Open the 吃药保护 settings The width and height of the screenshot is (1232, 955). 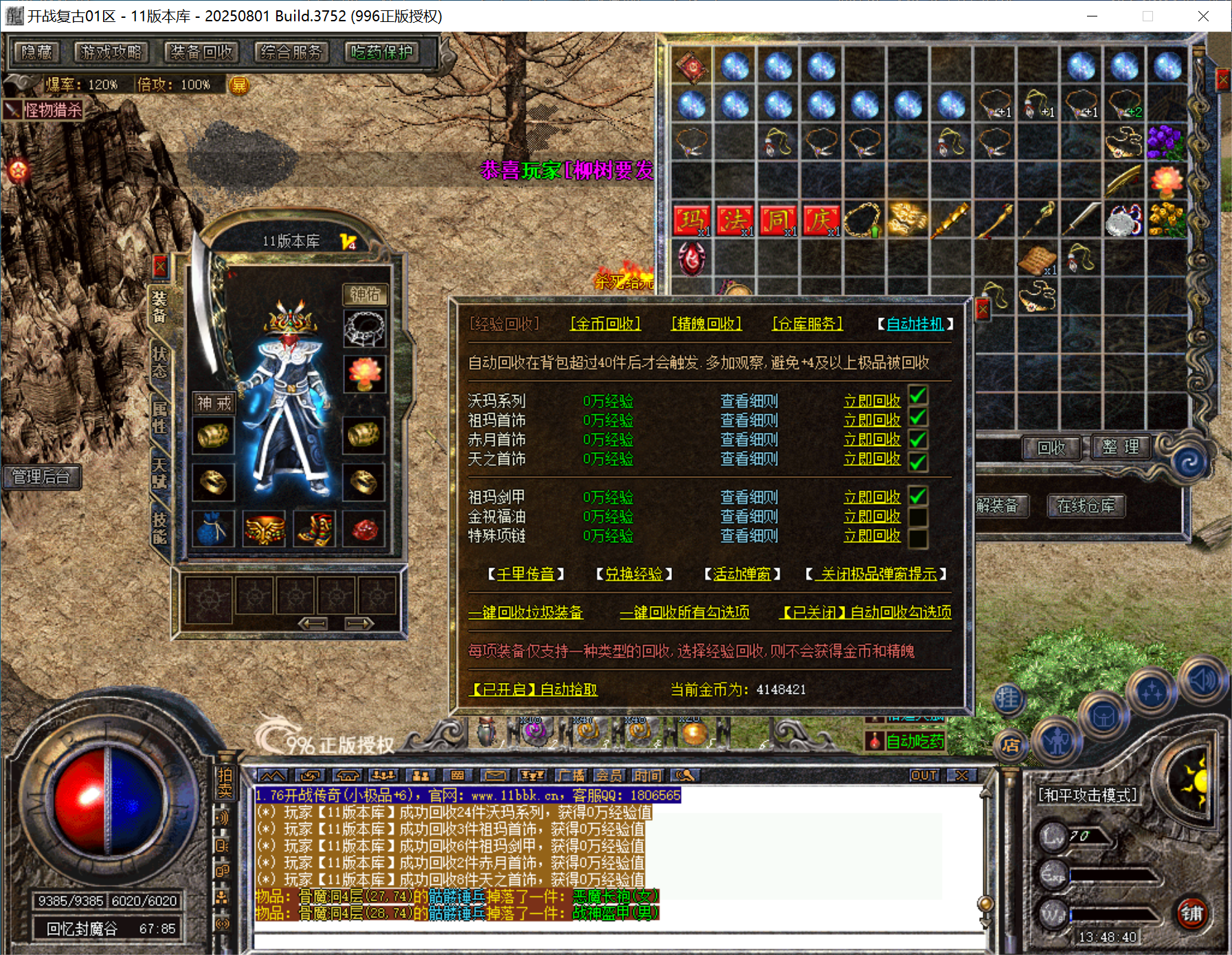(382, 52)
